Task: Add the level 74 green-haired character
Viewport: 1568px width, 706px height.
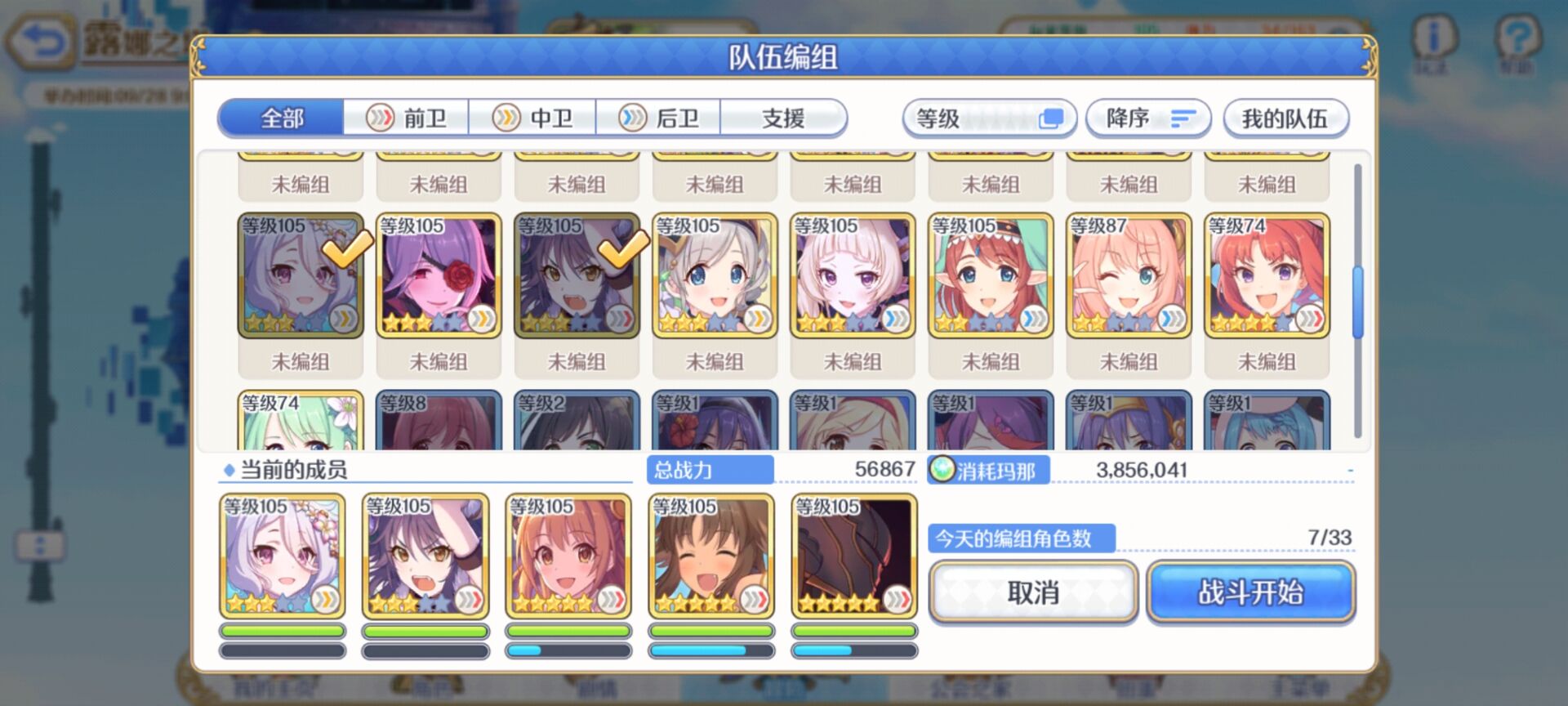Action: tap(301, 421)
